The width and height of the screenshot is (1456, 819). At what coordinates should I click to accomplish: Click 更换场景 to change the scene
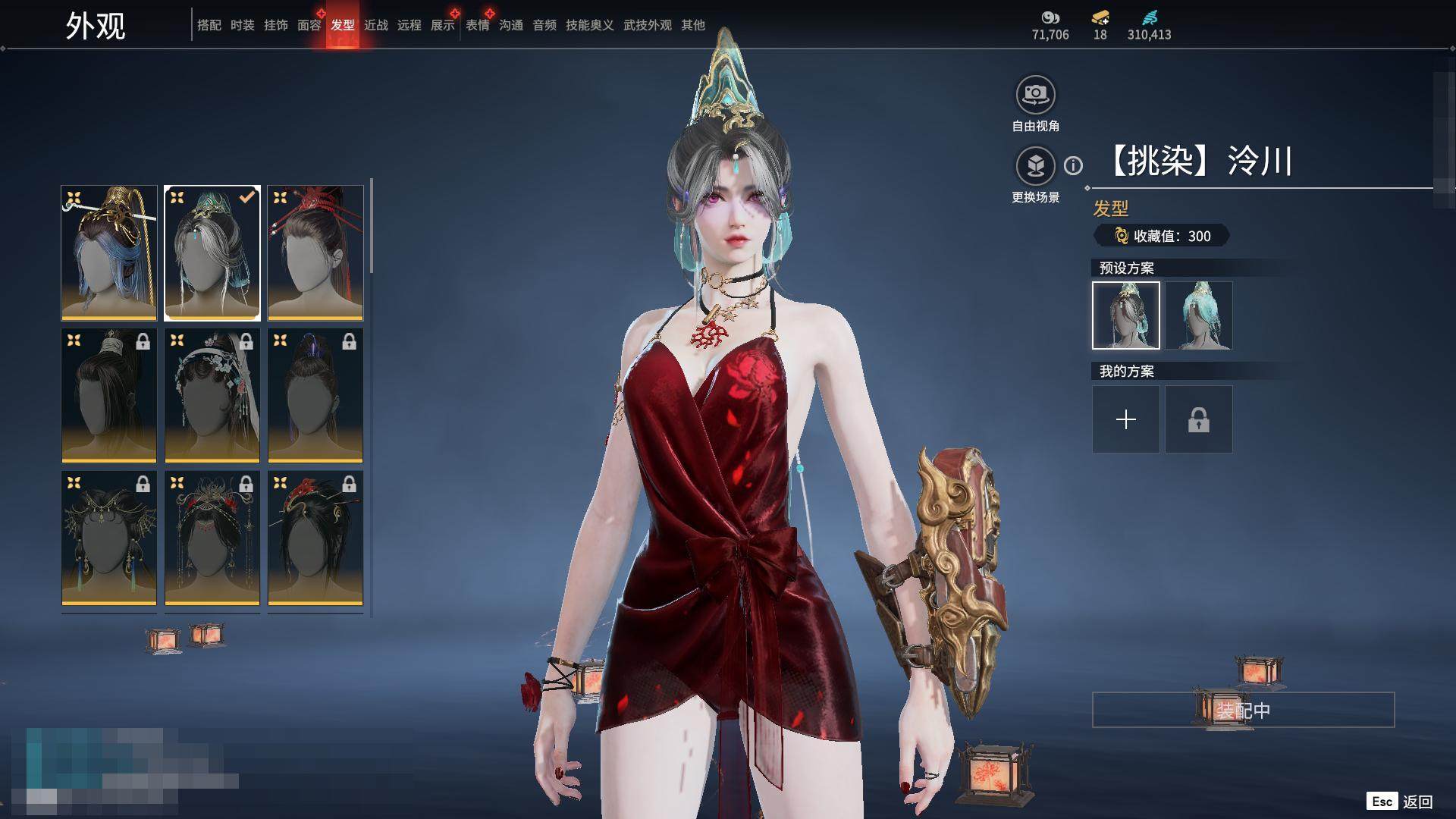coord(1035,167)
